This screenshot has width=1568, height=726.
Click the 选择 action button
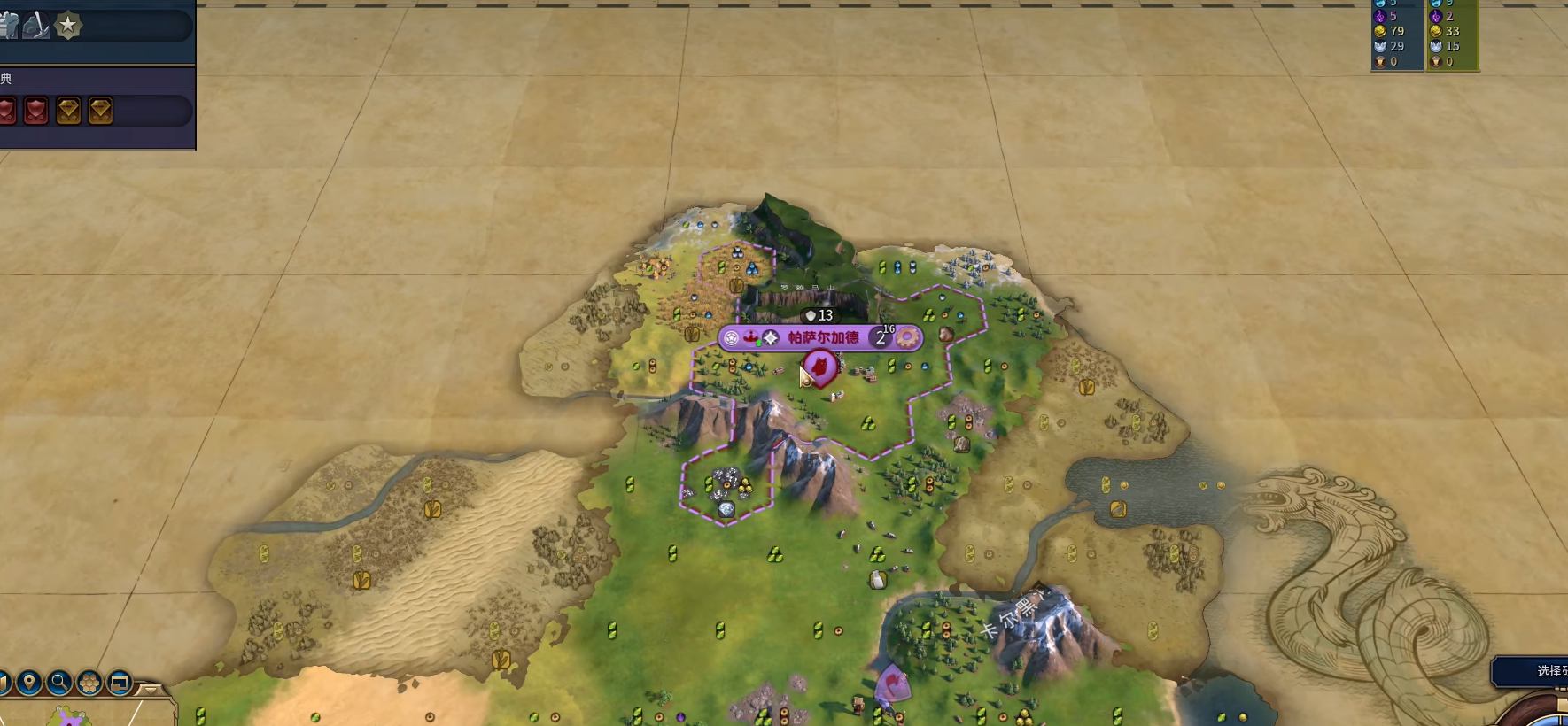point(1540,671)
